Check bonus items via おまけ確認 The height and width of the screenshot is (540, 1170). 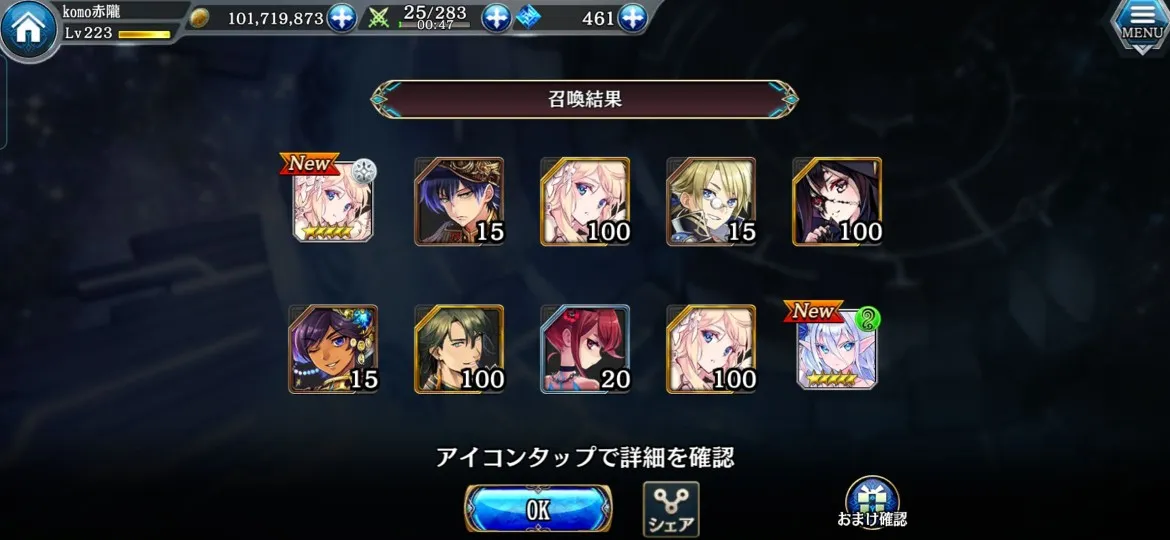[871, 503]
